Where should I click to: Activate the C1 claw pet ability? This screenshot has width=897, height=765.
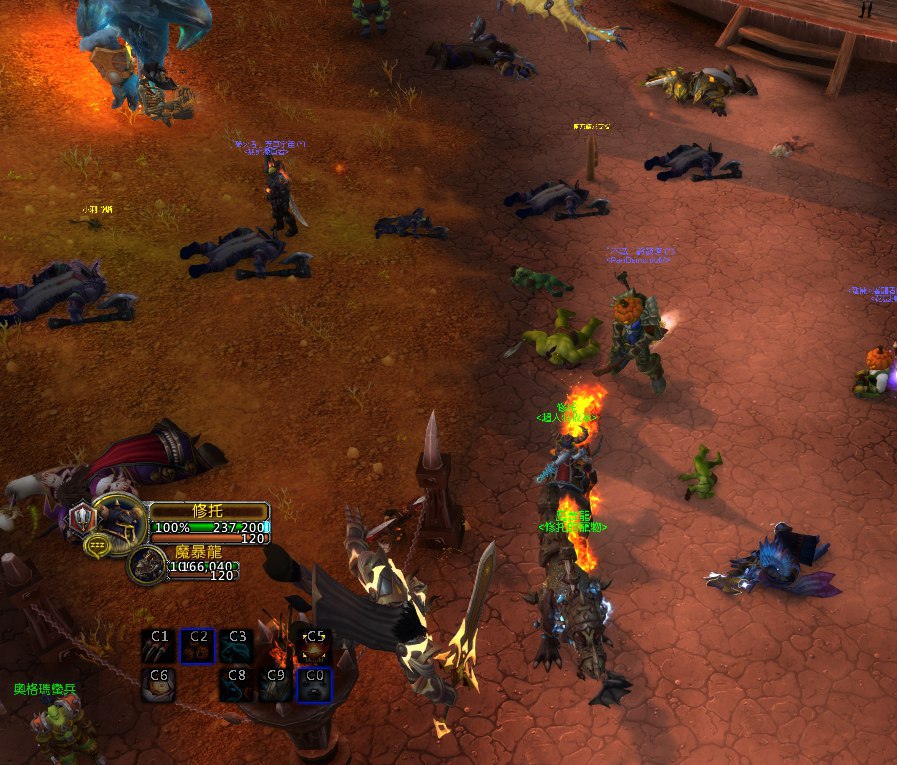(x=158, y=646)
